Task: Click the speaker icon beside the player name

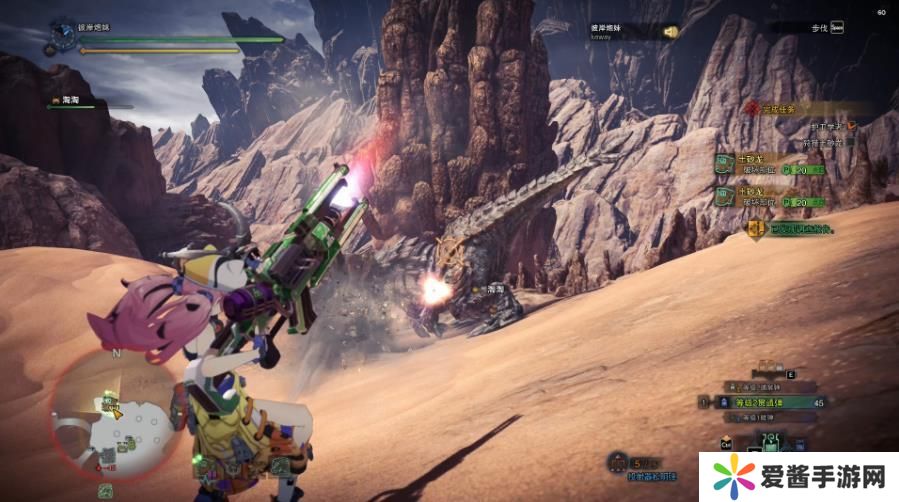Action: click(670, 31)
